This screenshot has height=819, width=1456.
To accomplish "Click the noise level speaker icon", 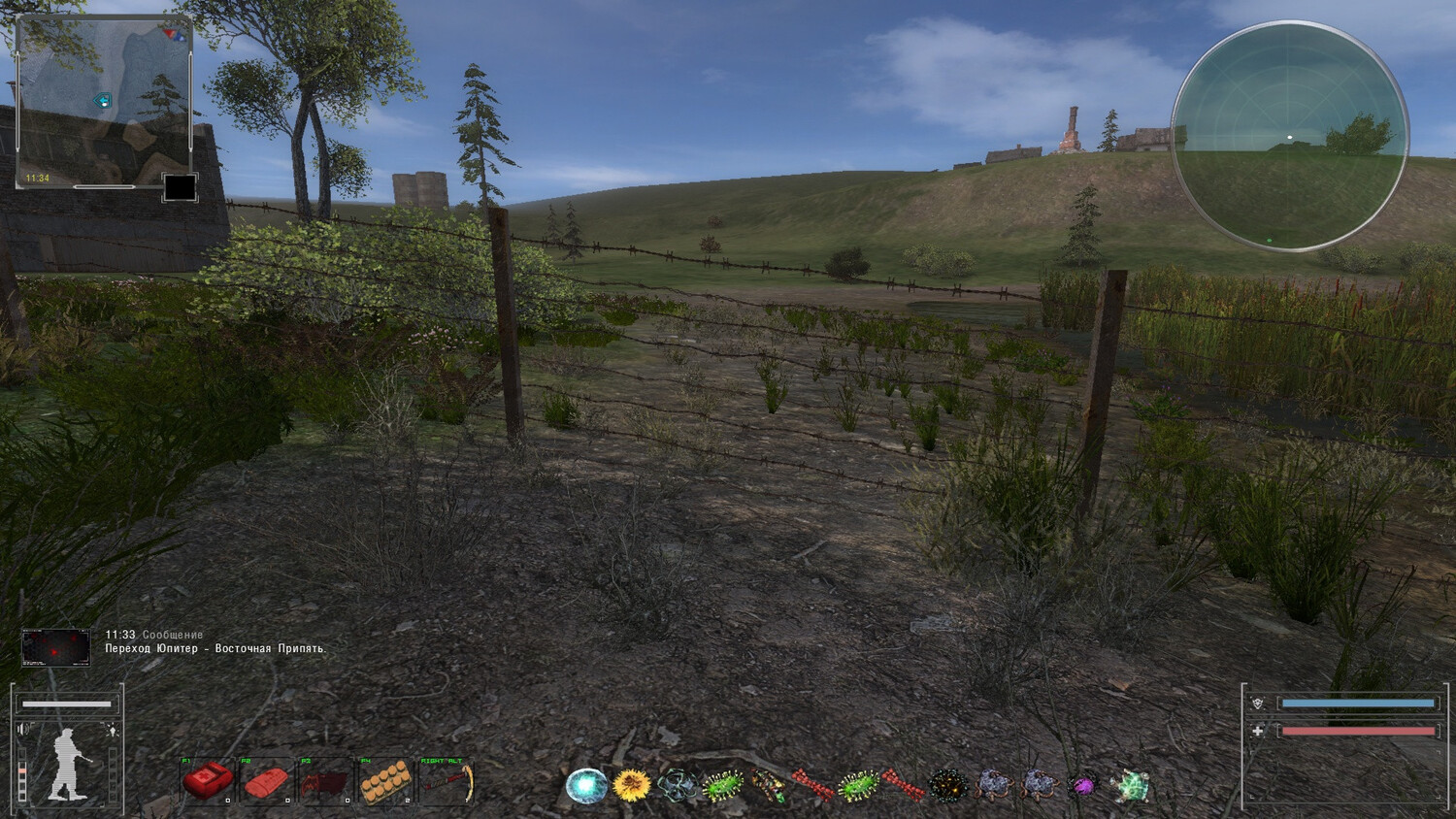I will point(24,730).
